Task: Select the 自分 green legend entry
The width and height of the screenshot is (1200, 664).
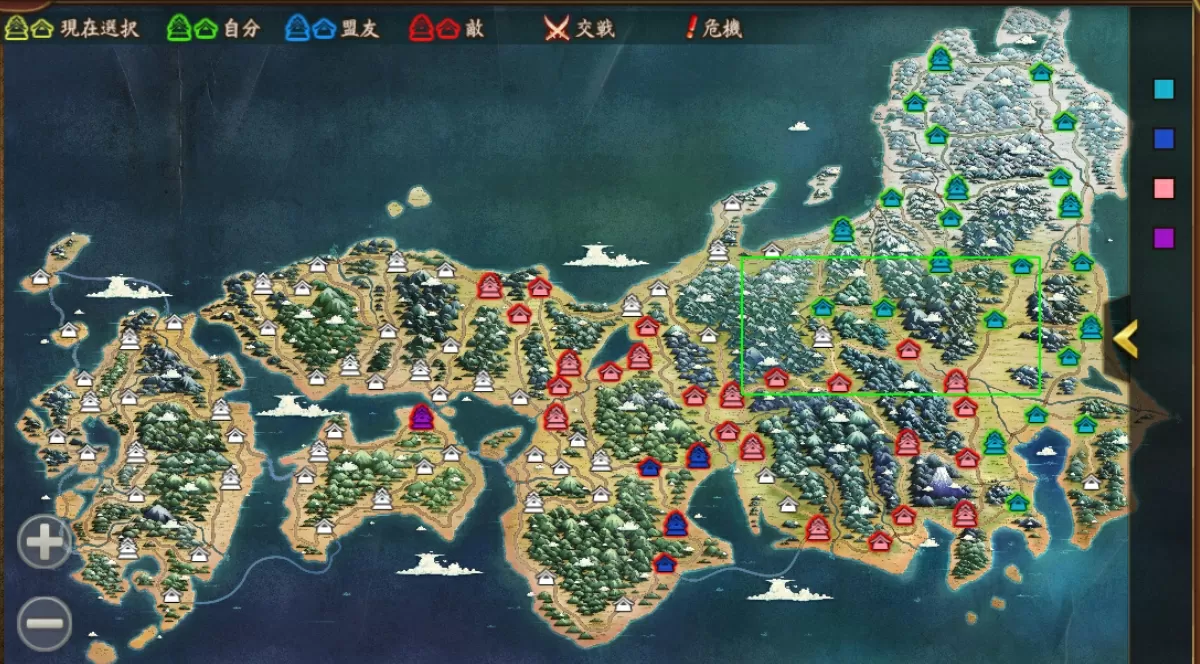Action: pos(213,29)
